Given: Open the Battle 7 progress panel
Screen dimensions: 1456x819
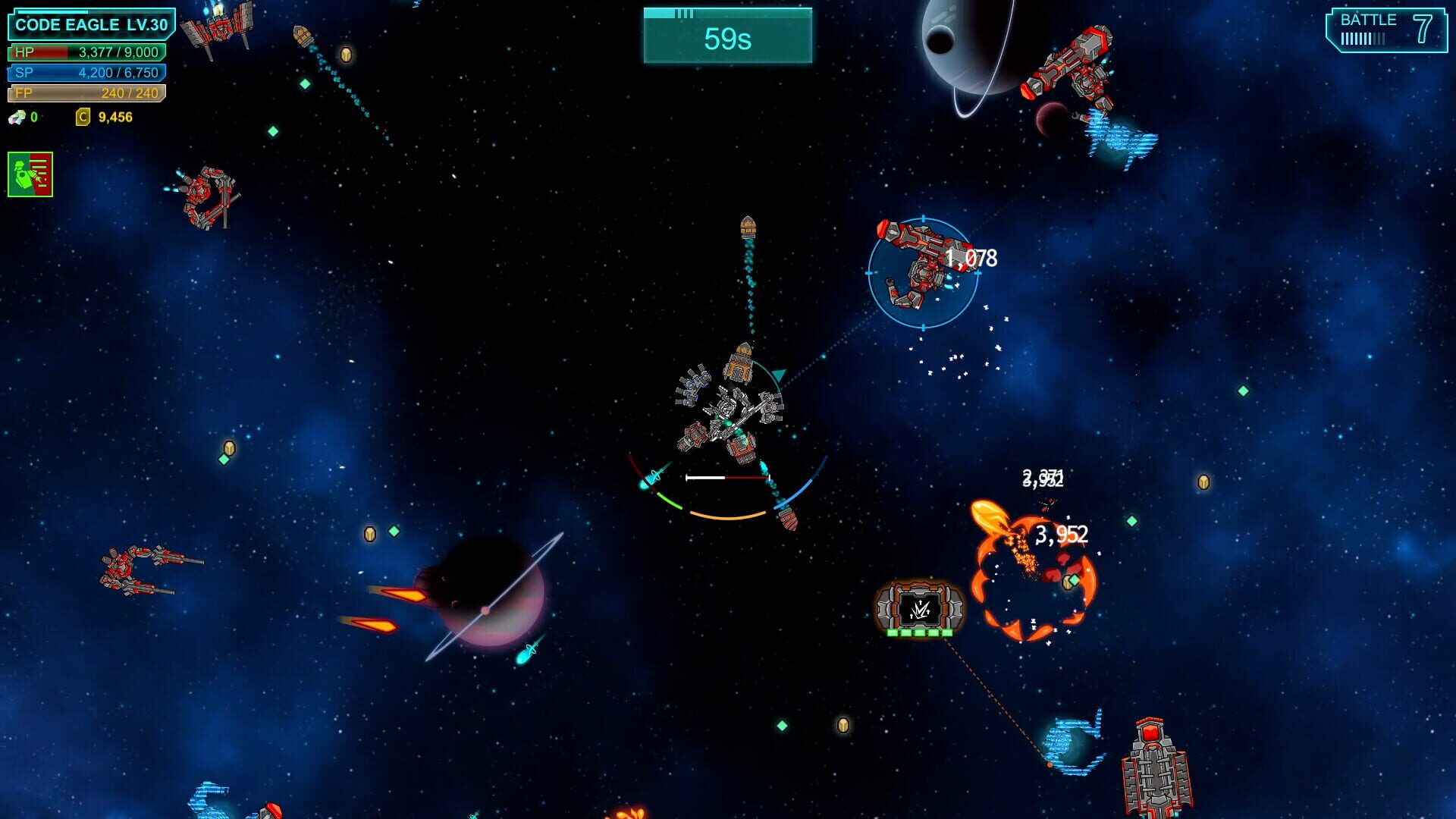Looking at the screenshot, I should click(x=1388, y=32).
